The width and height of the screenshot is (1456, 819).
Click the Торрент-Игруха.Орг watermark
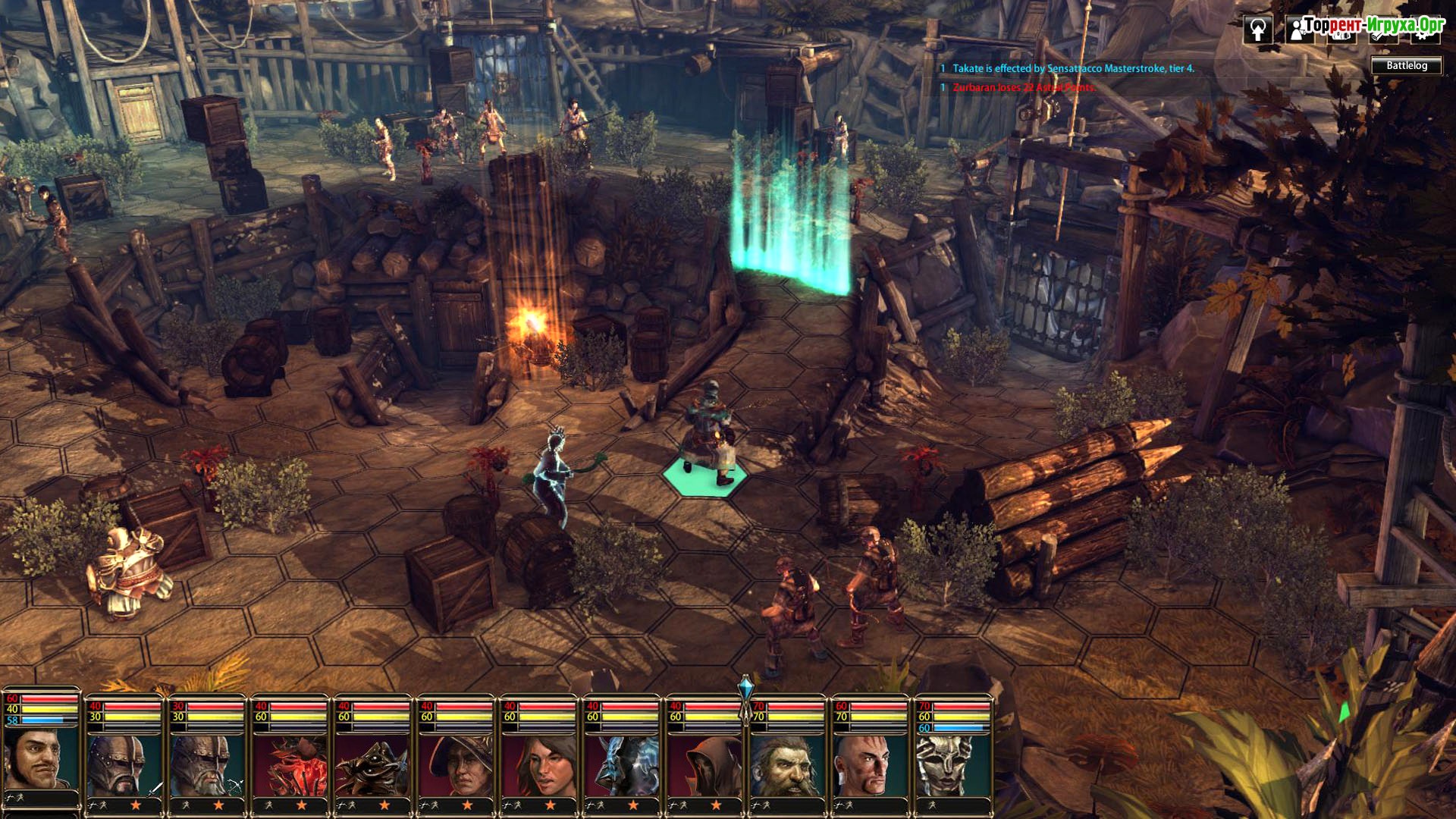(x=1373, y=25)
